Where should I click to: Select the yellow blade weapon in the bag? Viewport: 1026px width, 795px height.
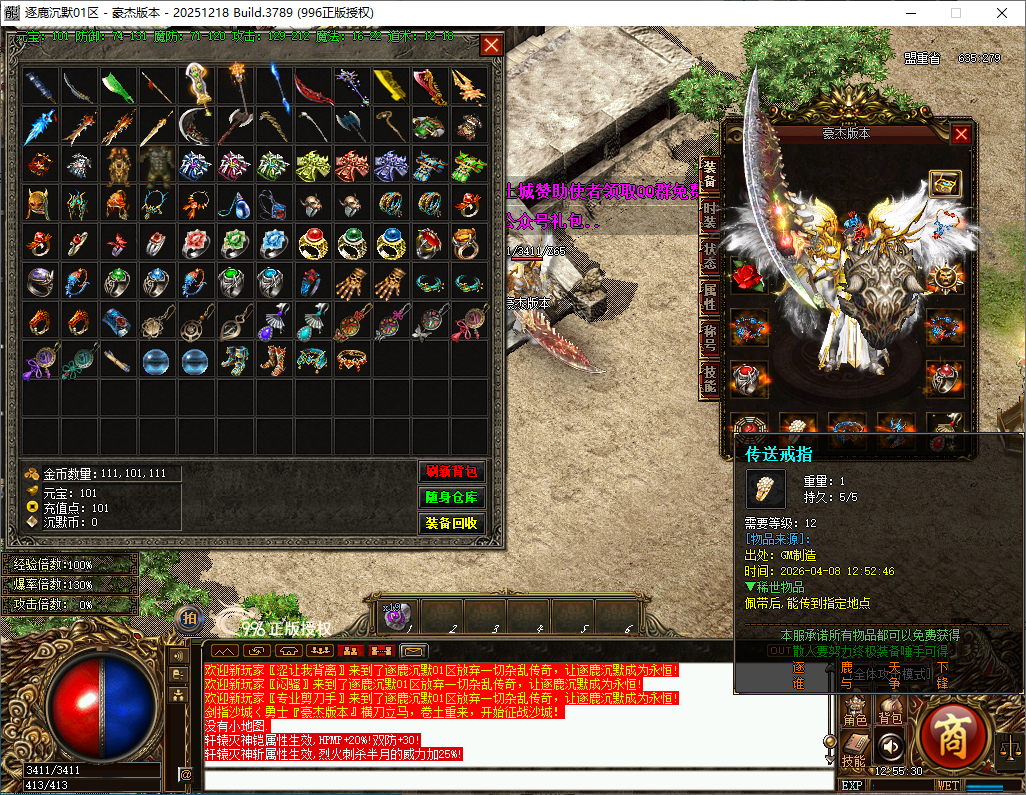coord(390,86)
